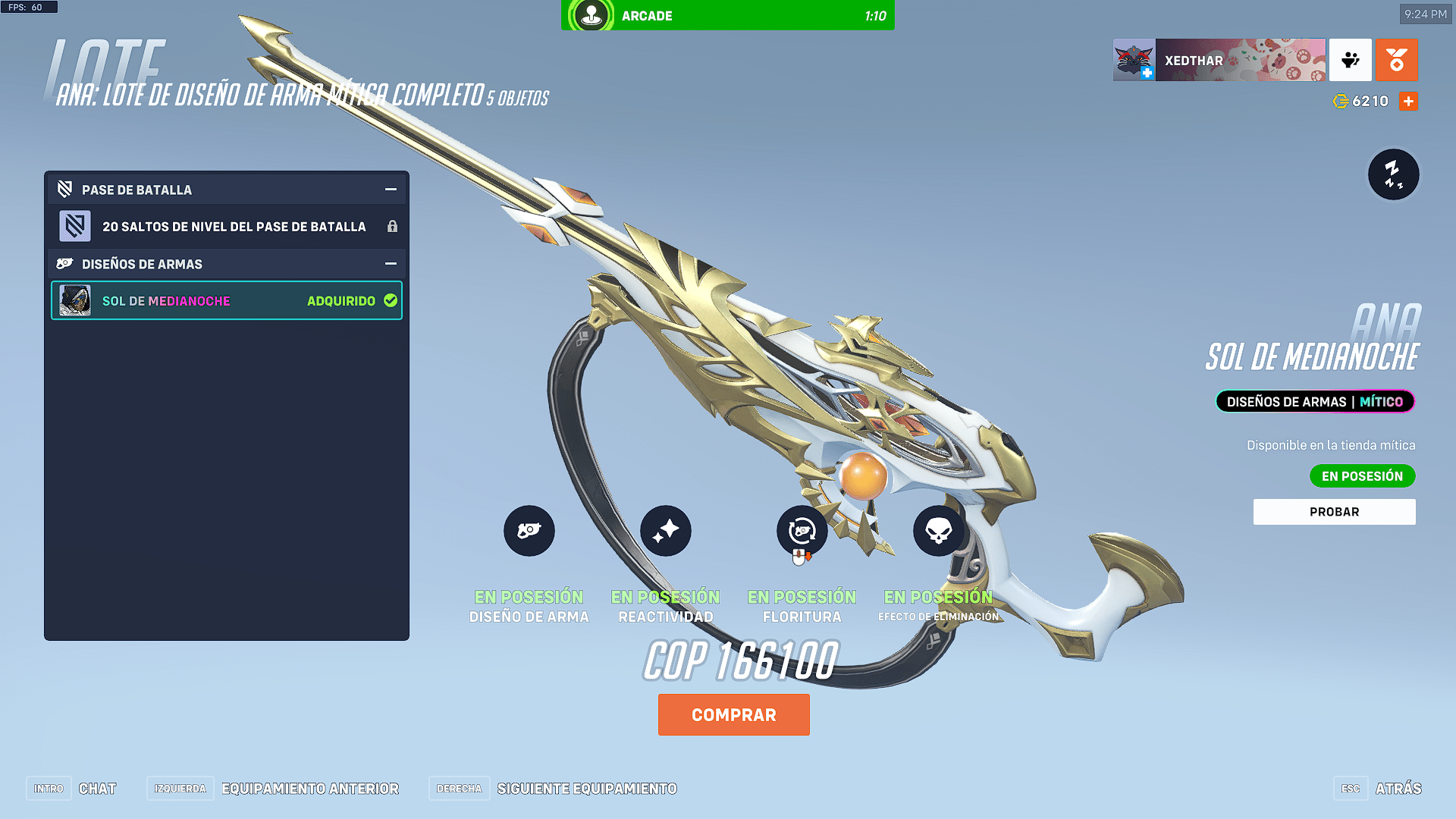The width and height of the screenshot is (1456, 819).
Task: Open the XEDTHAR player profile banner
Action: [1219, 61]
